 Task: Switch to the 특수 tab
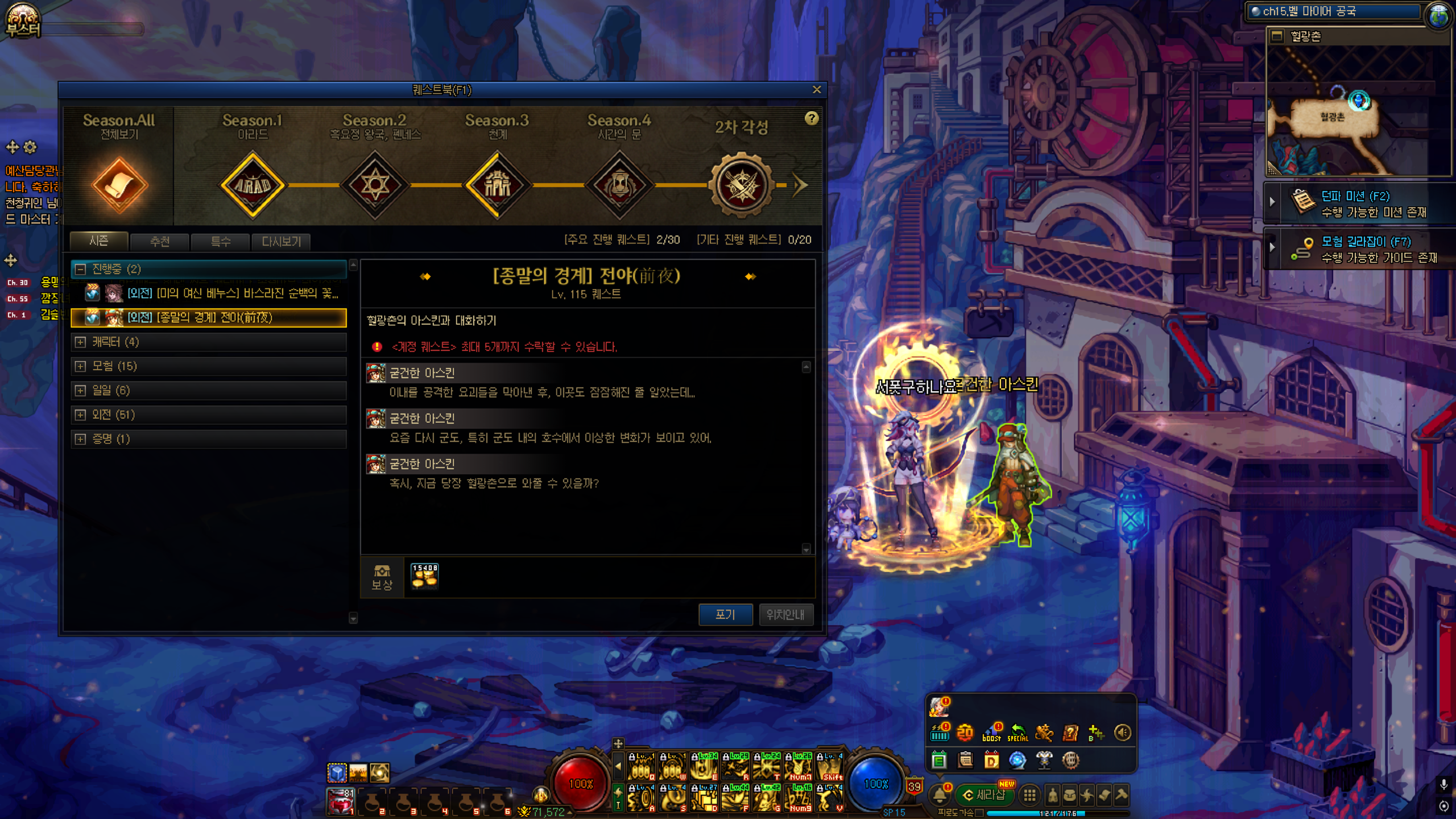click(x=221, y=241)
